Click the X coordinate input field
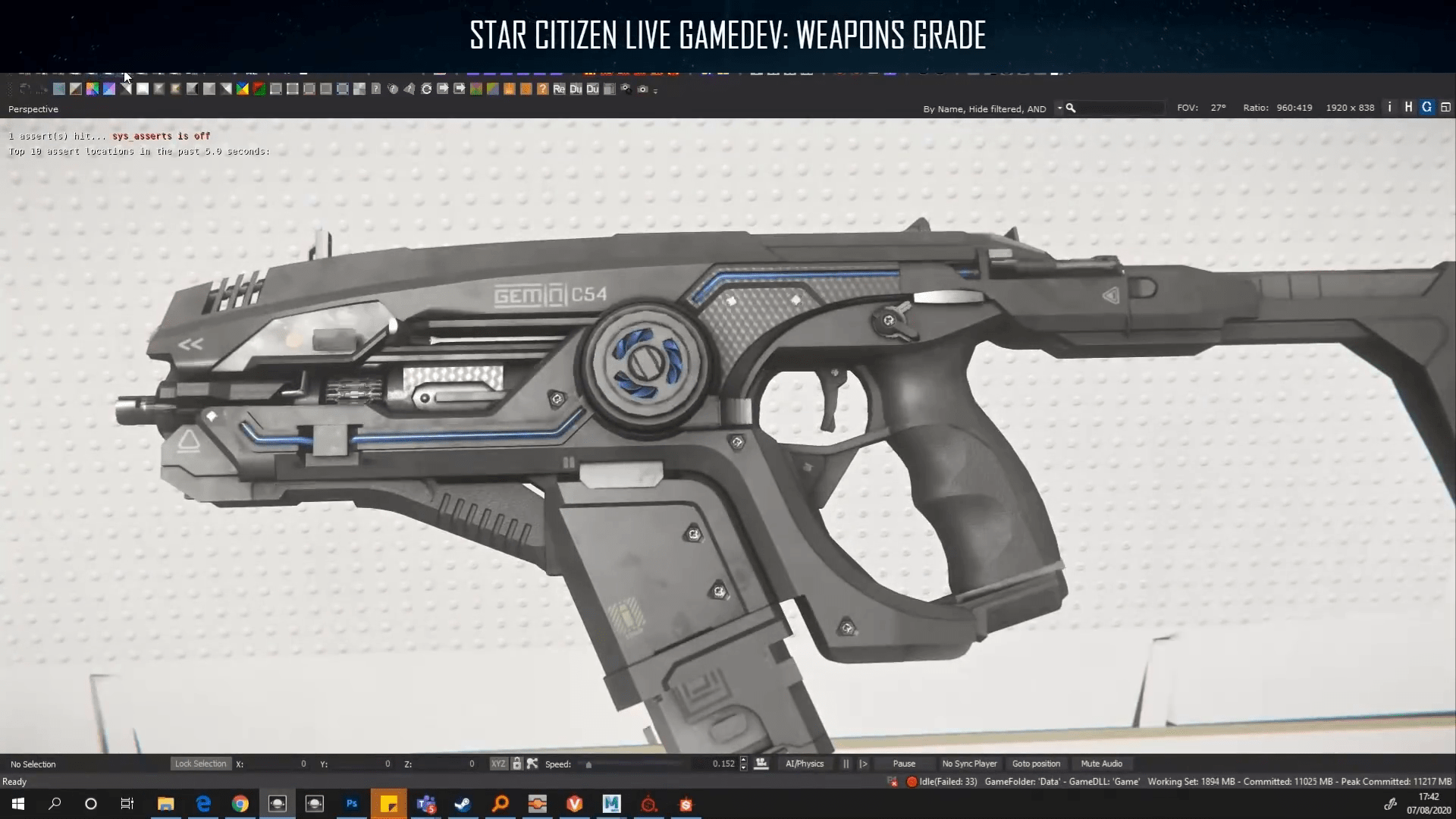Screen dimensions: 1456x819 tap(281, 764)
